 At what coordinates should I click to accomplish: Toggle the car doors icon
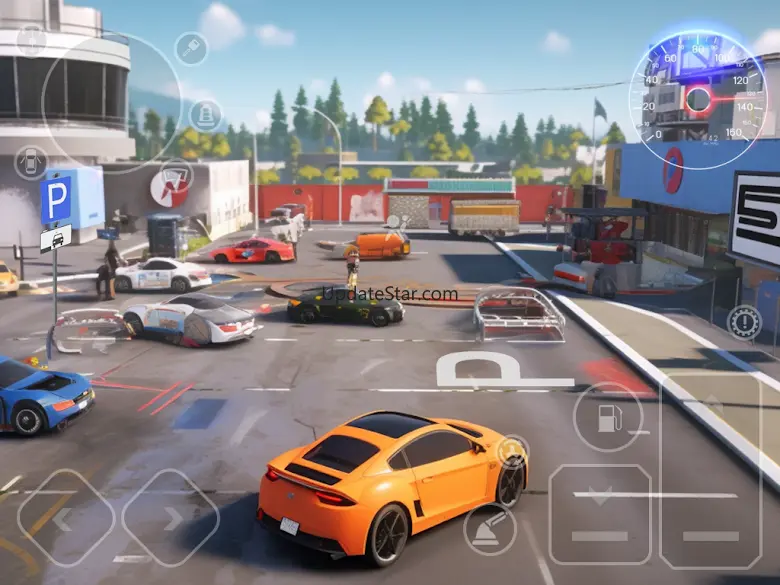point(31,162)
